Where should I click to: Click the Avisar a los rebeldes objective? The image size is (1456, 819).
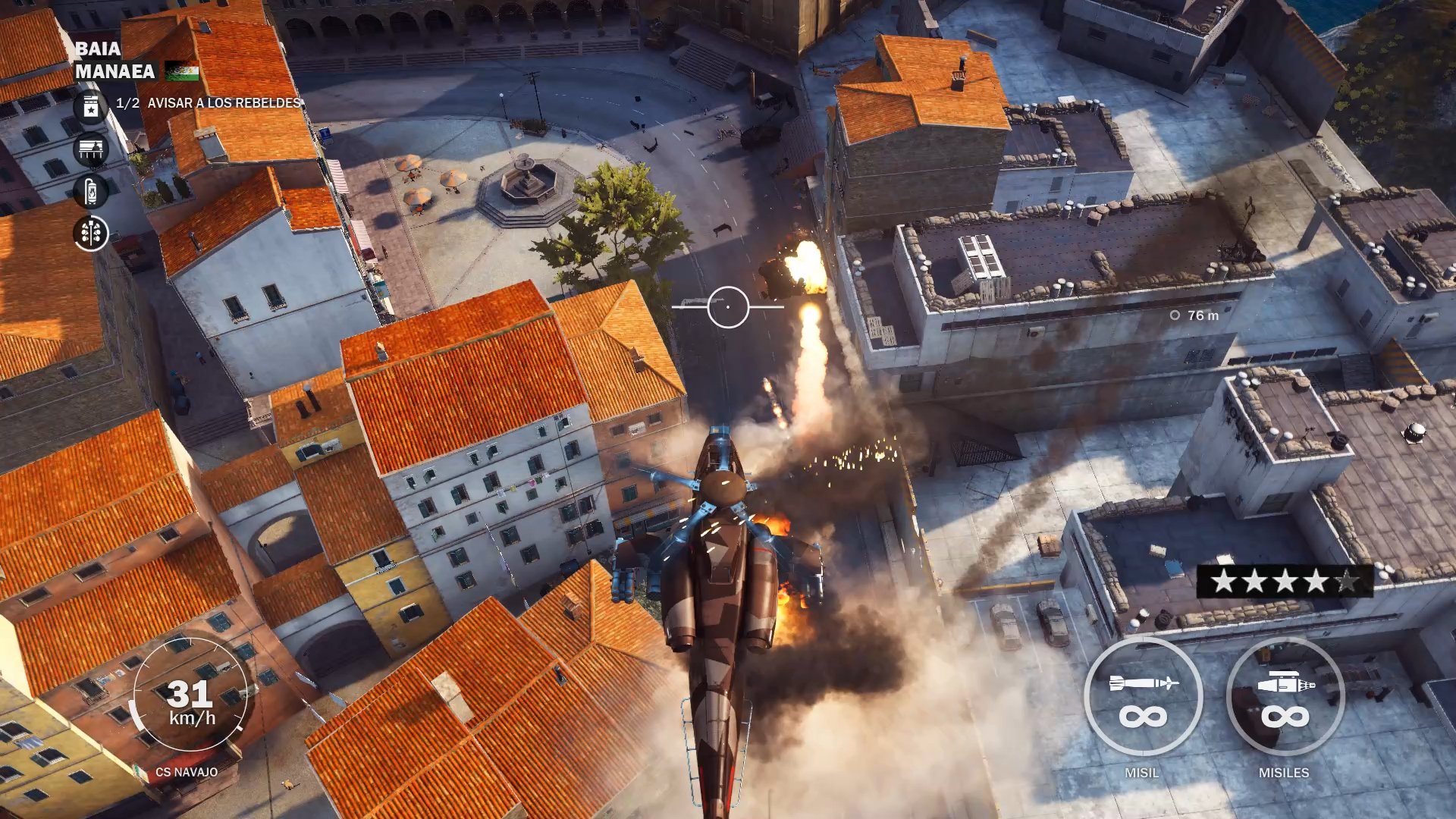tap(224, 103)
